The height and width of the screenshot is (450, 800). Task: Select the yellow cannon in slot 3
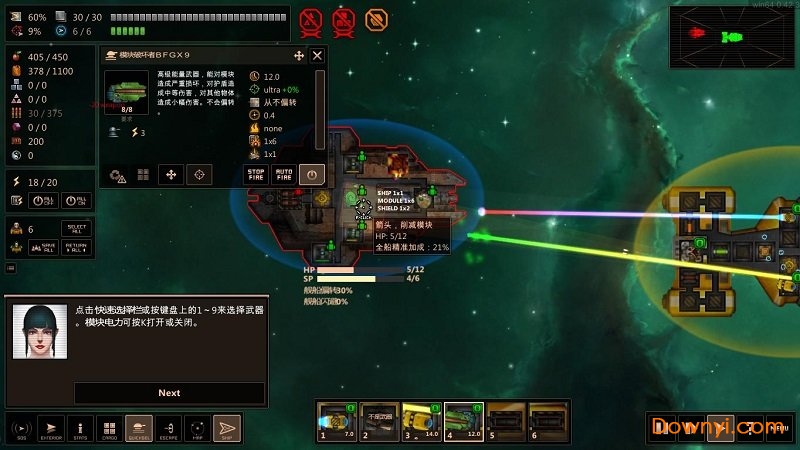pyautogui.click(x=420, y=421)
